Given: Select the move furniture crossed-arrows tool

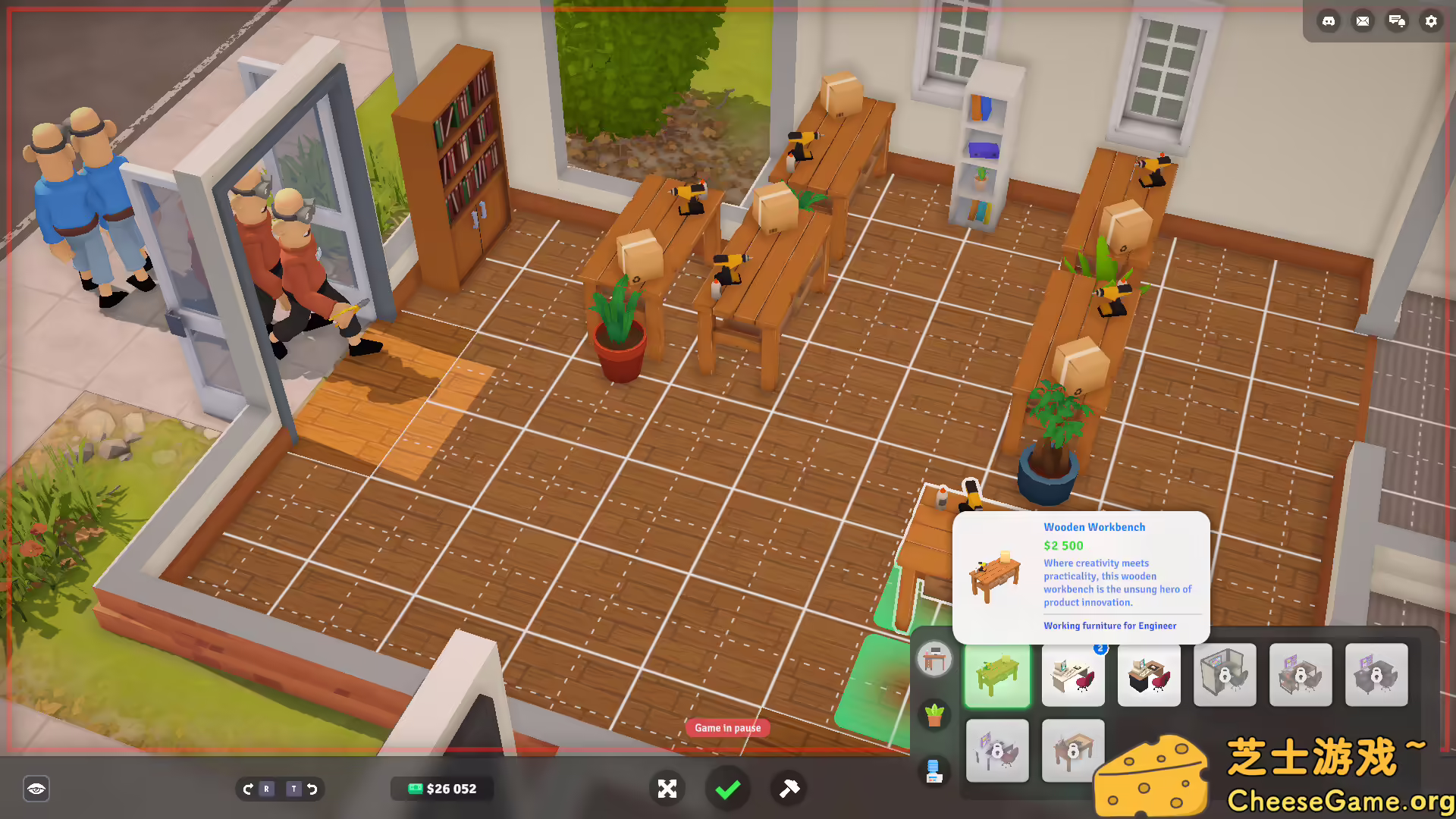Looking at the screenshot, I should 667,789.
